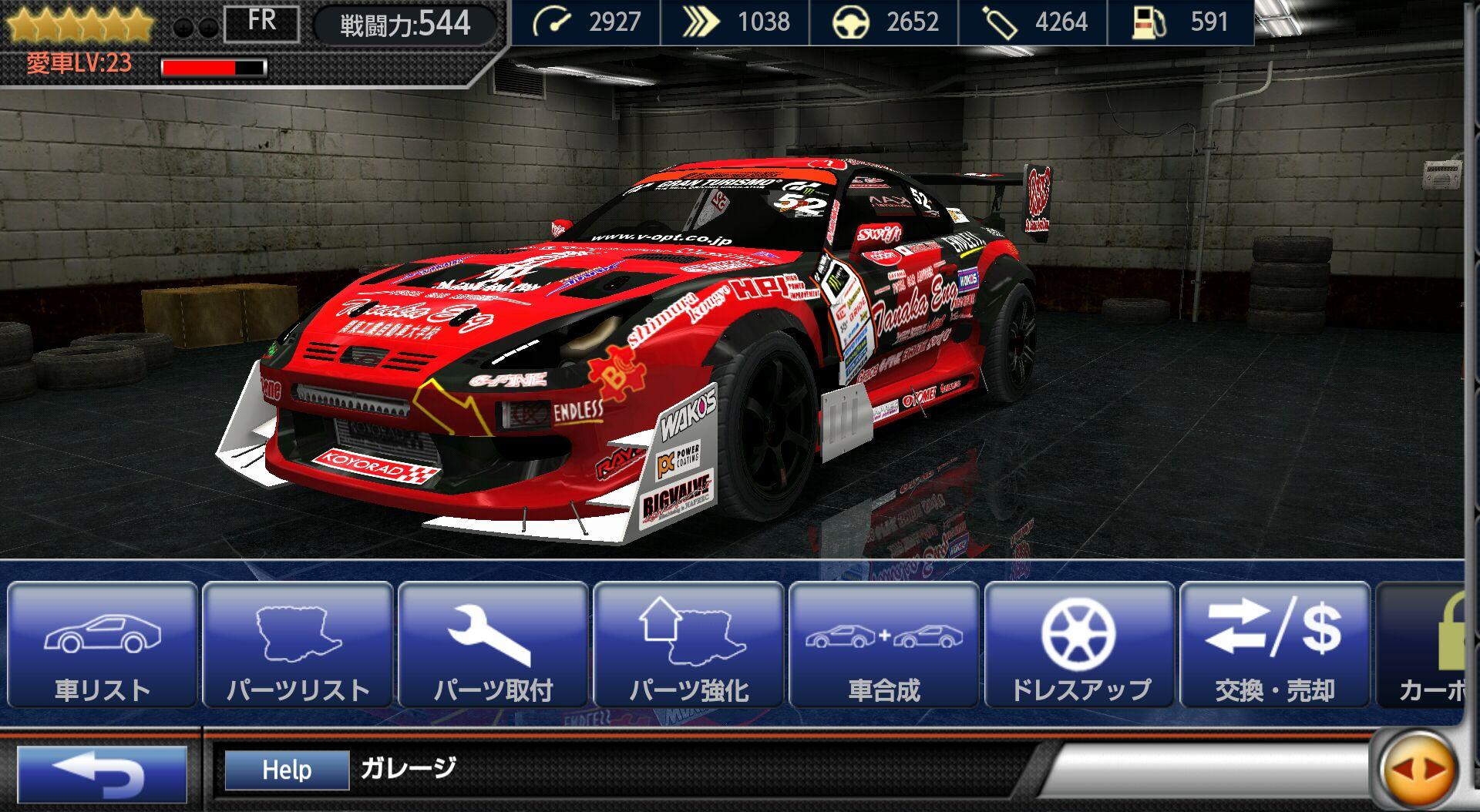Choose パーツ強化 parts upgrade
The image size is (1480, 812).
[x=689, y=646]
